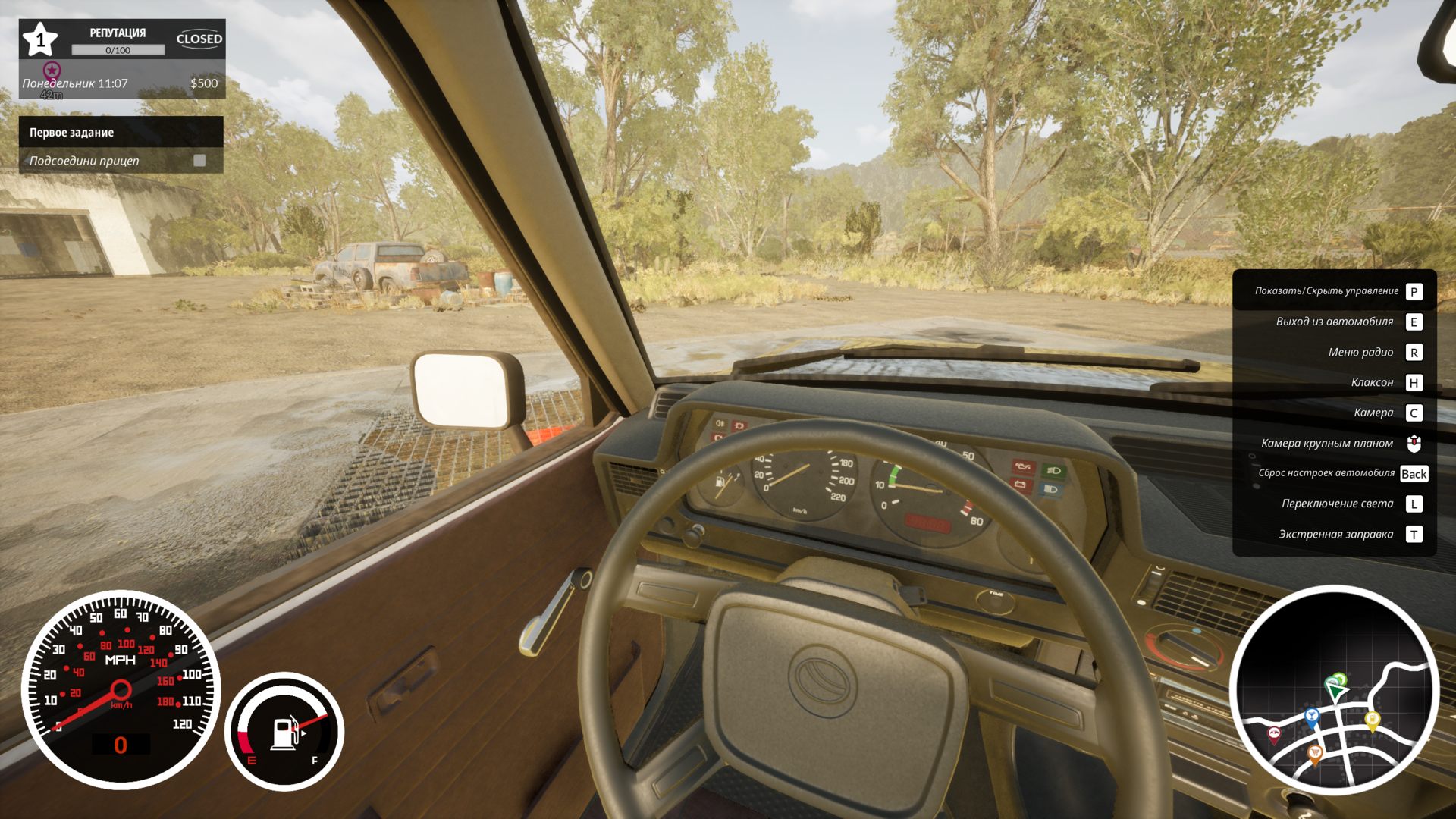Screen dimensions: 1456x819
Task: Click the reputation level star badge
Action: pyautogui.click(x=40, y=39)
